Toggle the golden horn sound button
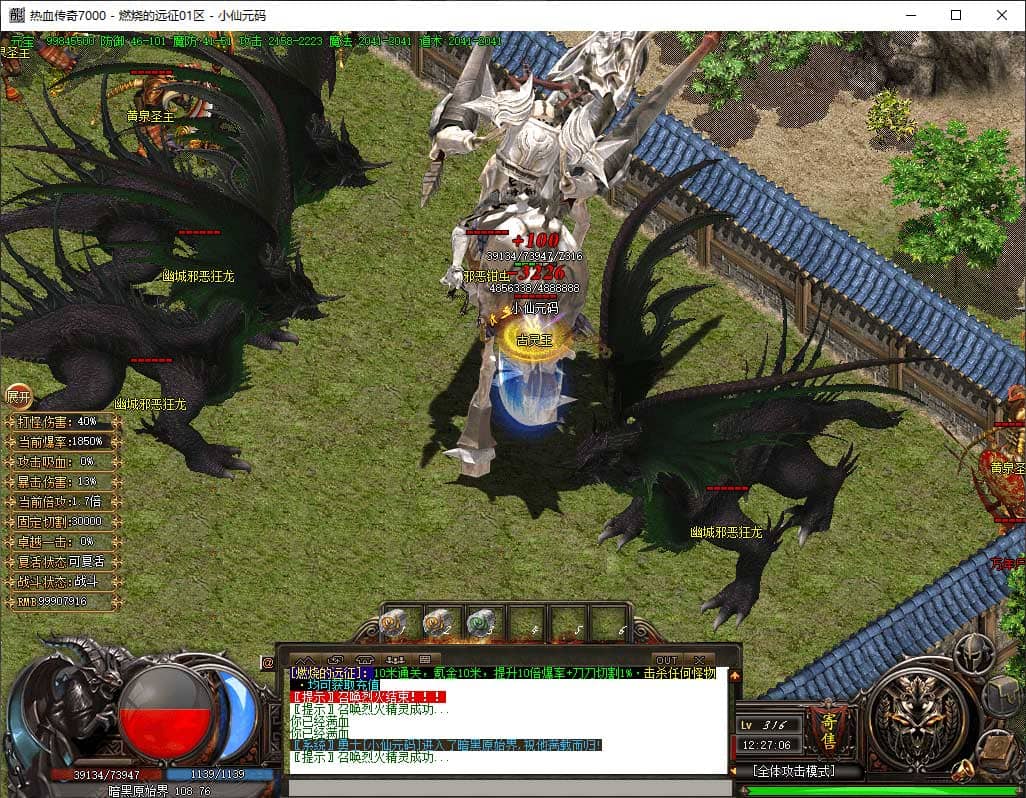 [962, 769]
